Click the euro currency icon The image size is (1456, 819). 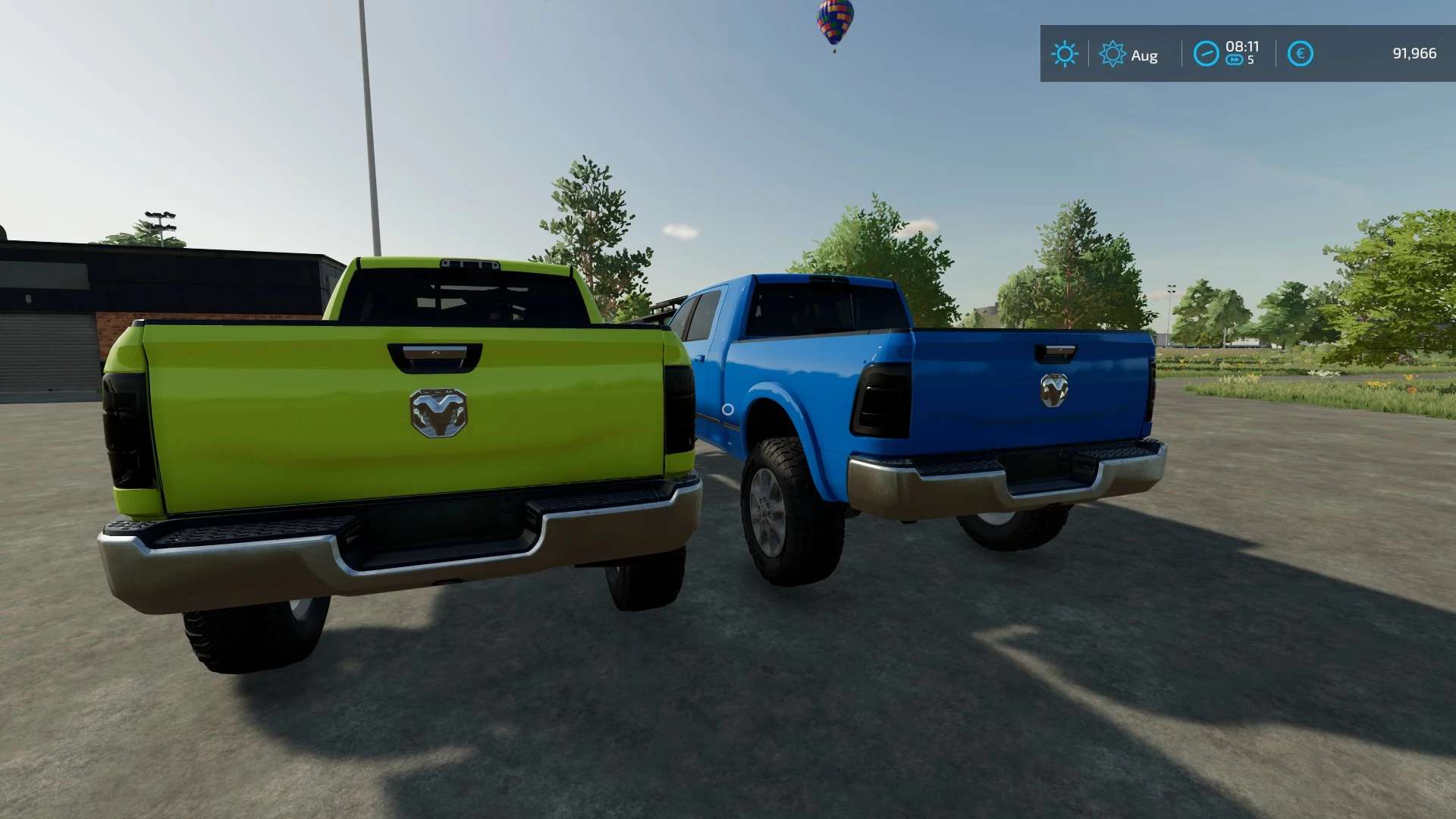click(1300, 54)
